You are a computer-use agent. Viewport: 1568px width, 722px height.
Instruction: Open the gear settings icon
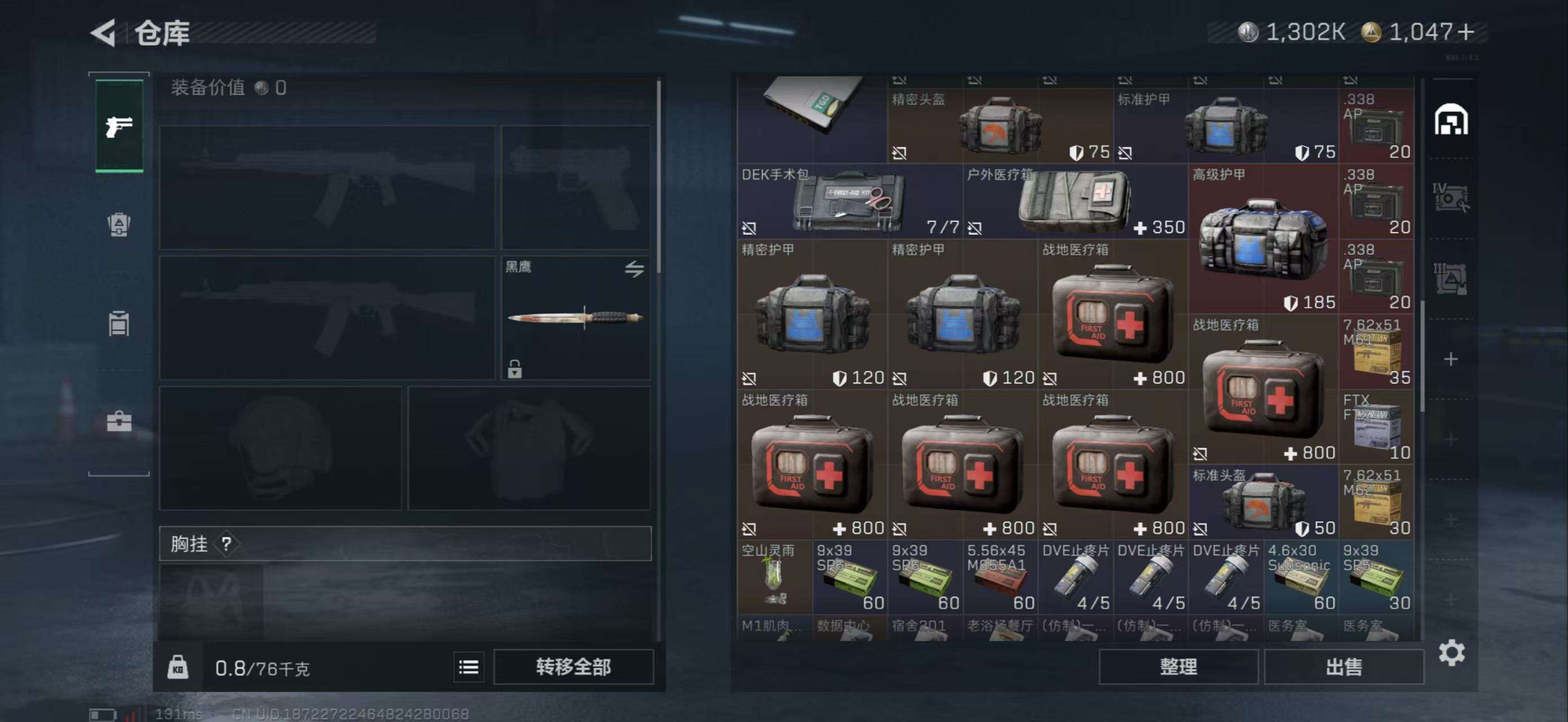[x=1451, y=653]
